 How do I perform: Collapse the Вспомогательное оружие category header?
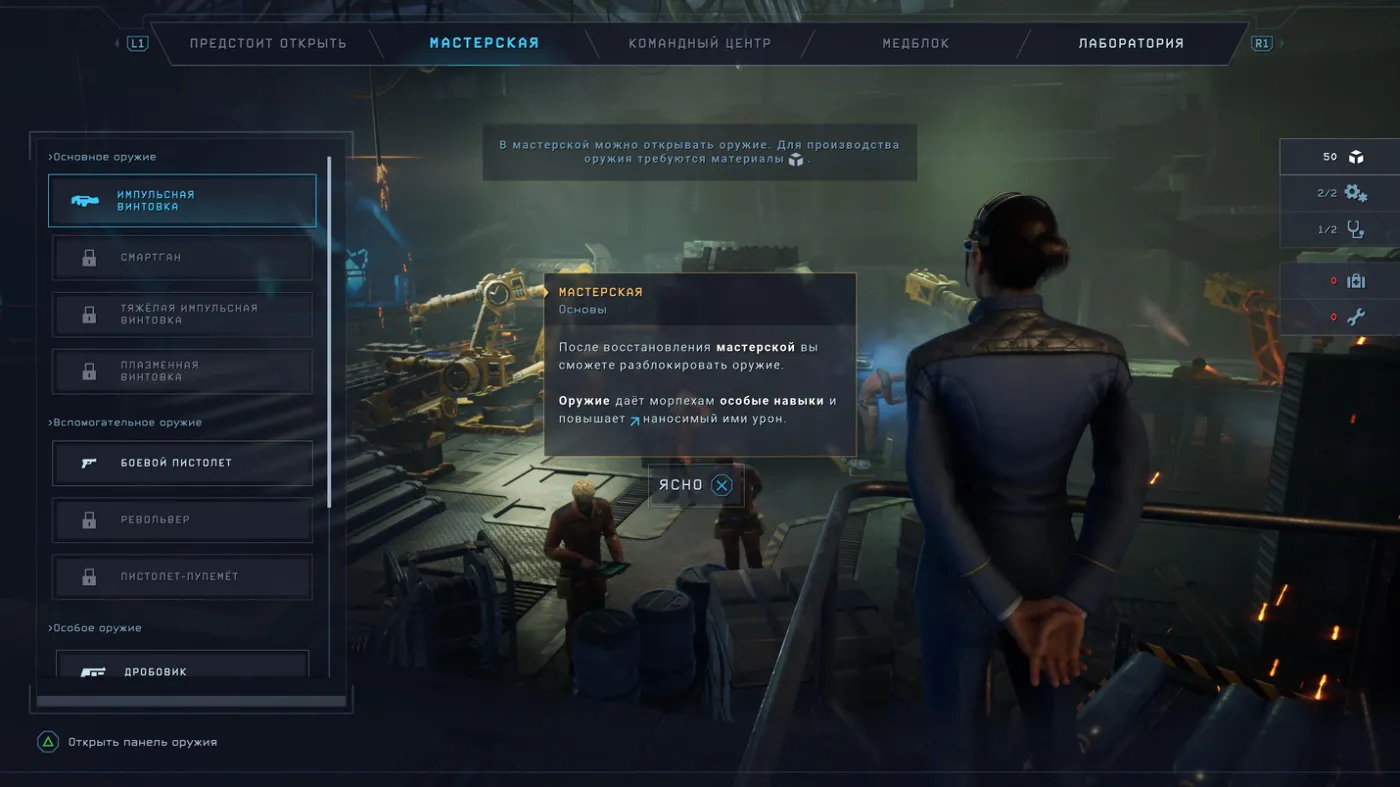click(x=126, y=423)
